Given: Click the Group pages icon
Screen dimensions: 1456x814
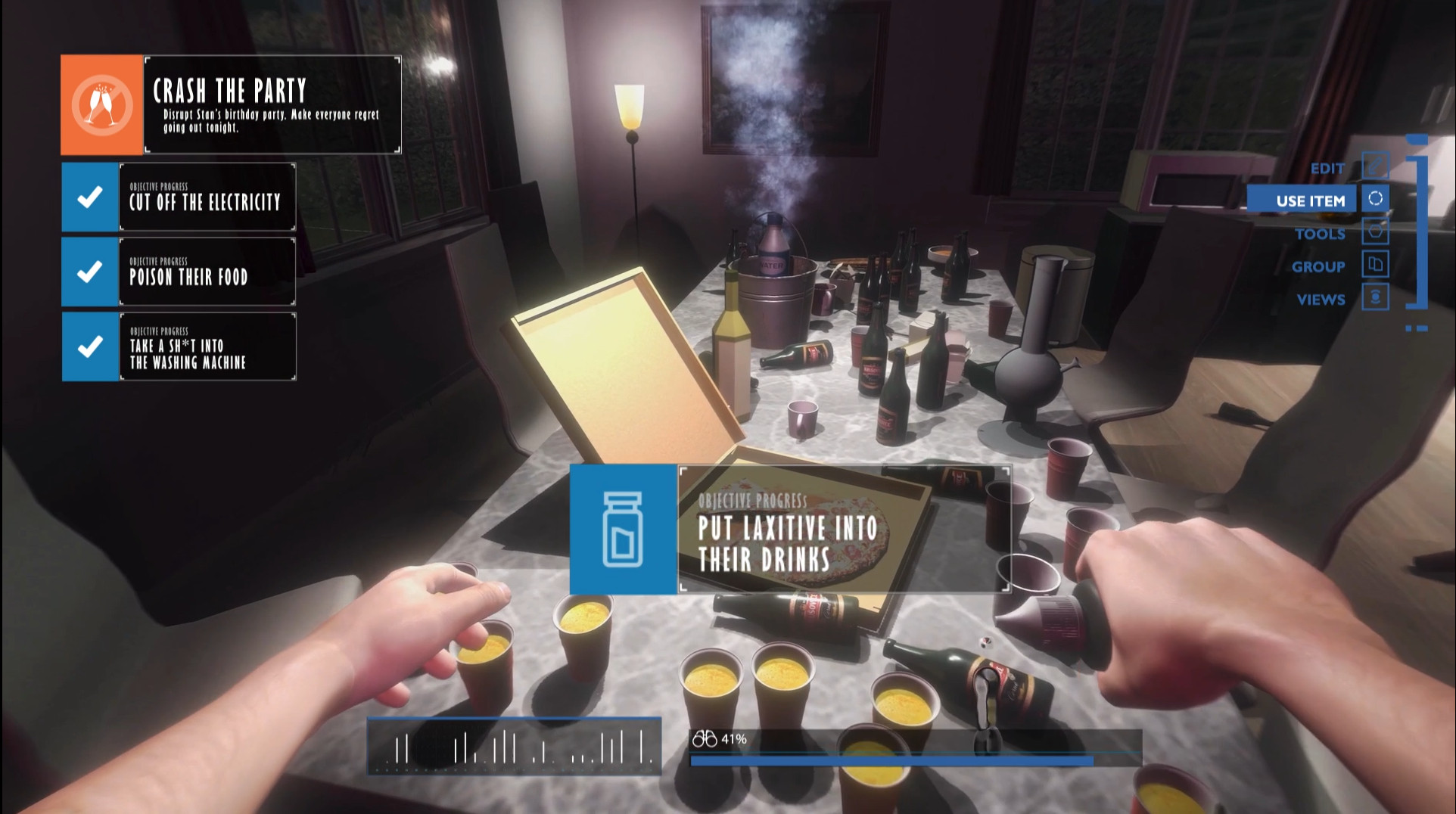Looking at the screenshot, I should [1374, 265].
